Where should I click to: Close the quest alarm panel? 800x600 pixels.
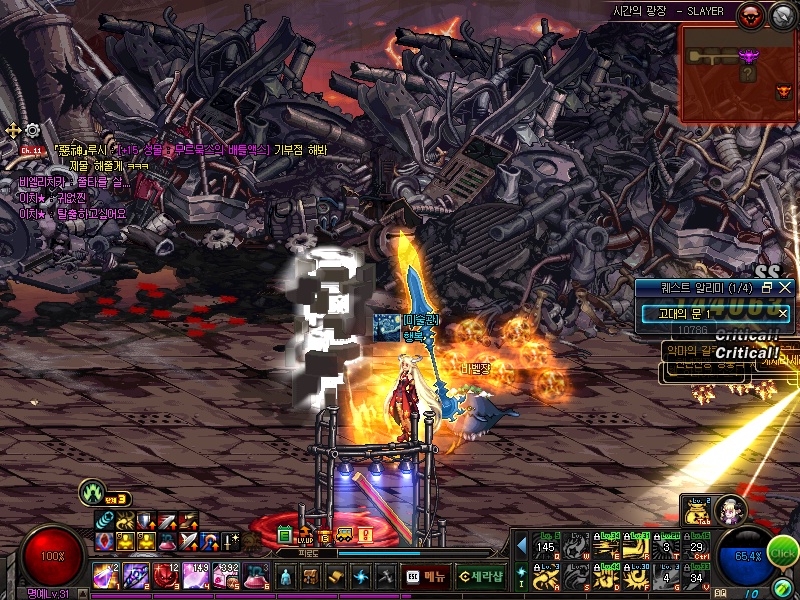785,287
